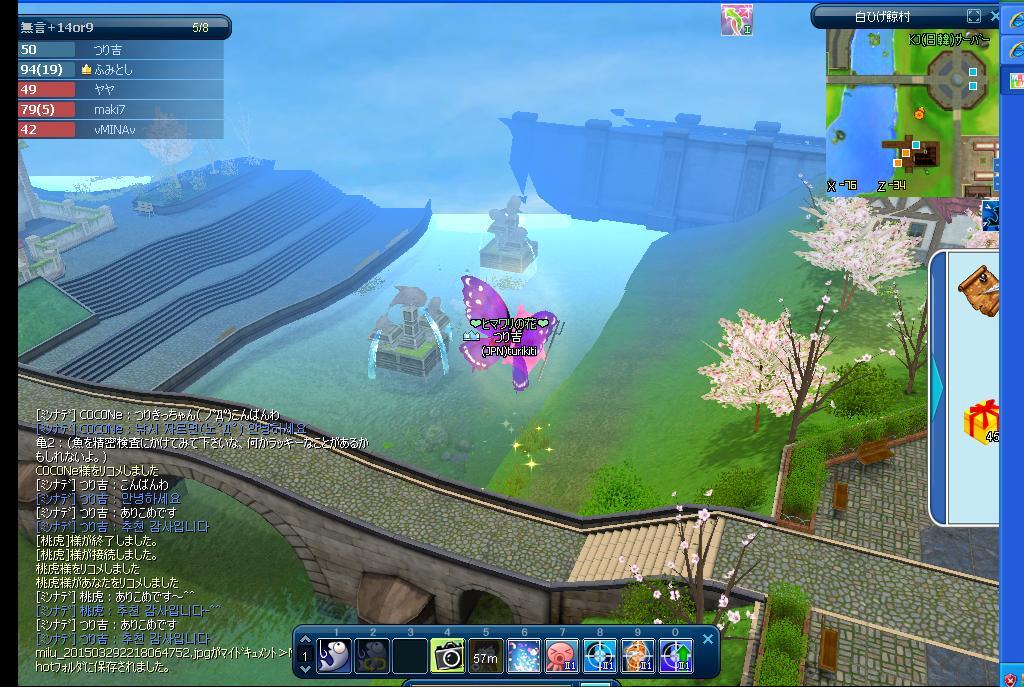1024x687 pixels.
Task: Expand the minimap to full size
Action: pyautogui.click(x=973, y=16)
